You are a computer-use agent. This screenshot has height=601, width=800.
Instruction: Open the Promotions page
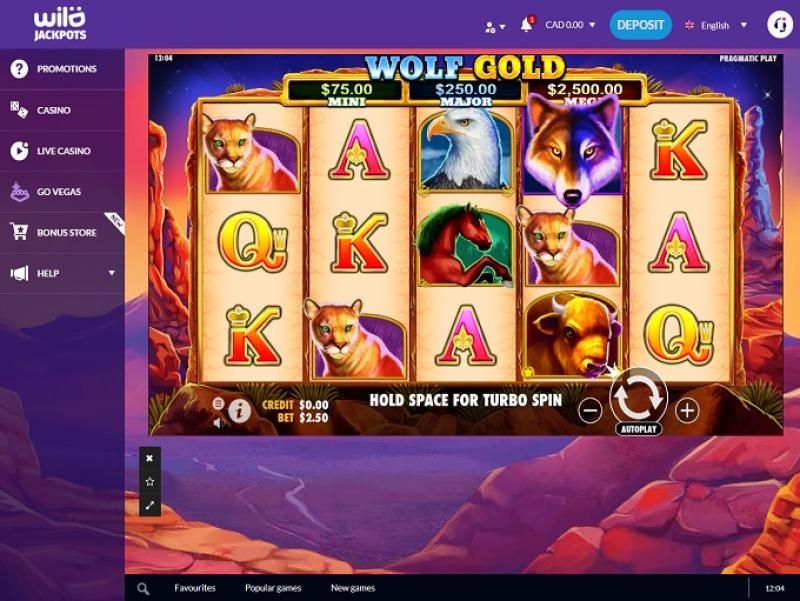coord(66,69)
